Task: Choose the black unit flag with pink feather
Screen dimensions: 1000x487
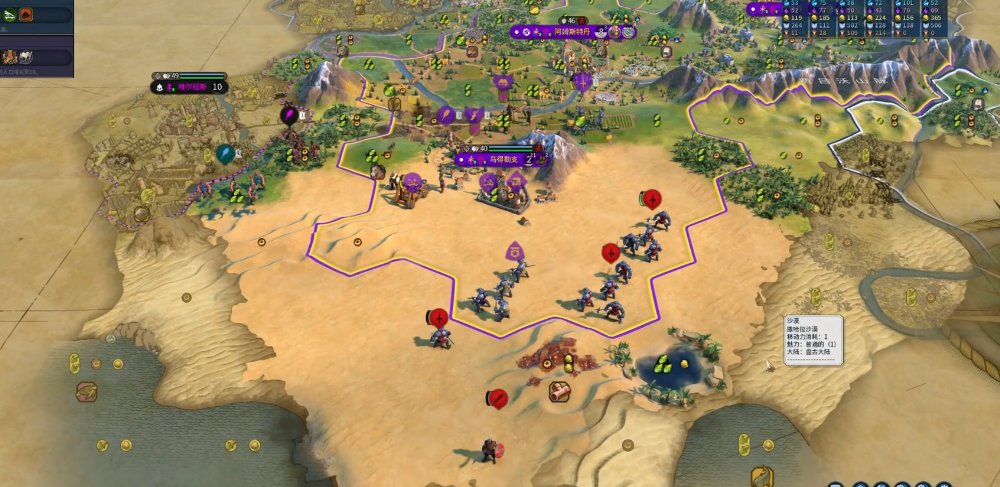Action: 290,115
